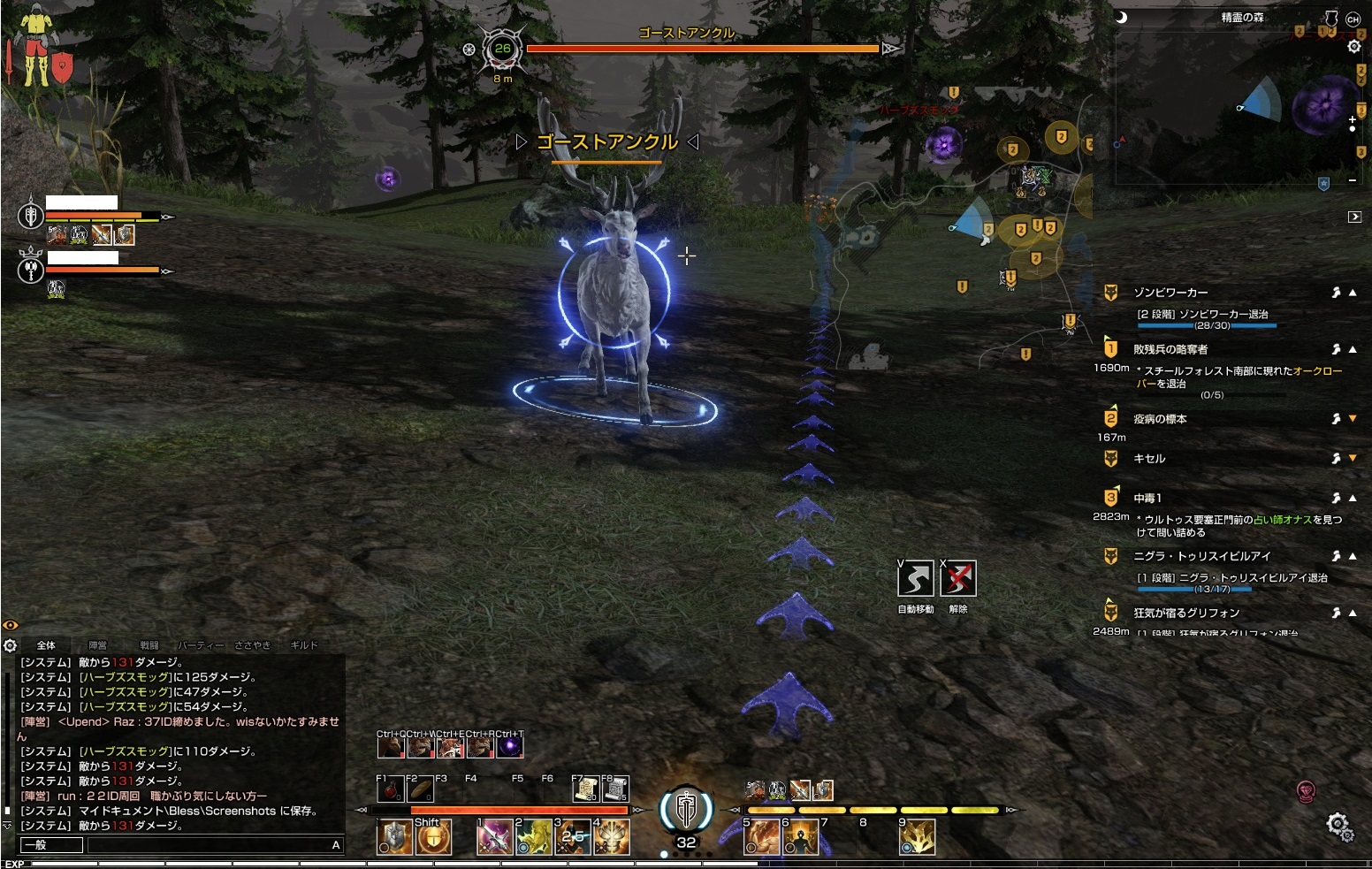Expand the 疫病の標本 quest entry
1372x869 pixels.
[1353, 419]
